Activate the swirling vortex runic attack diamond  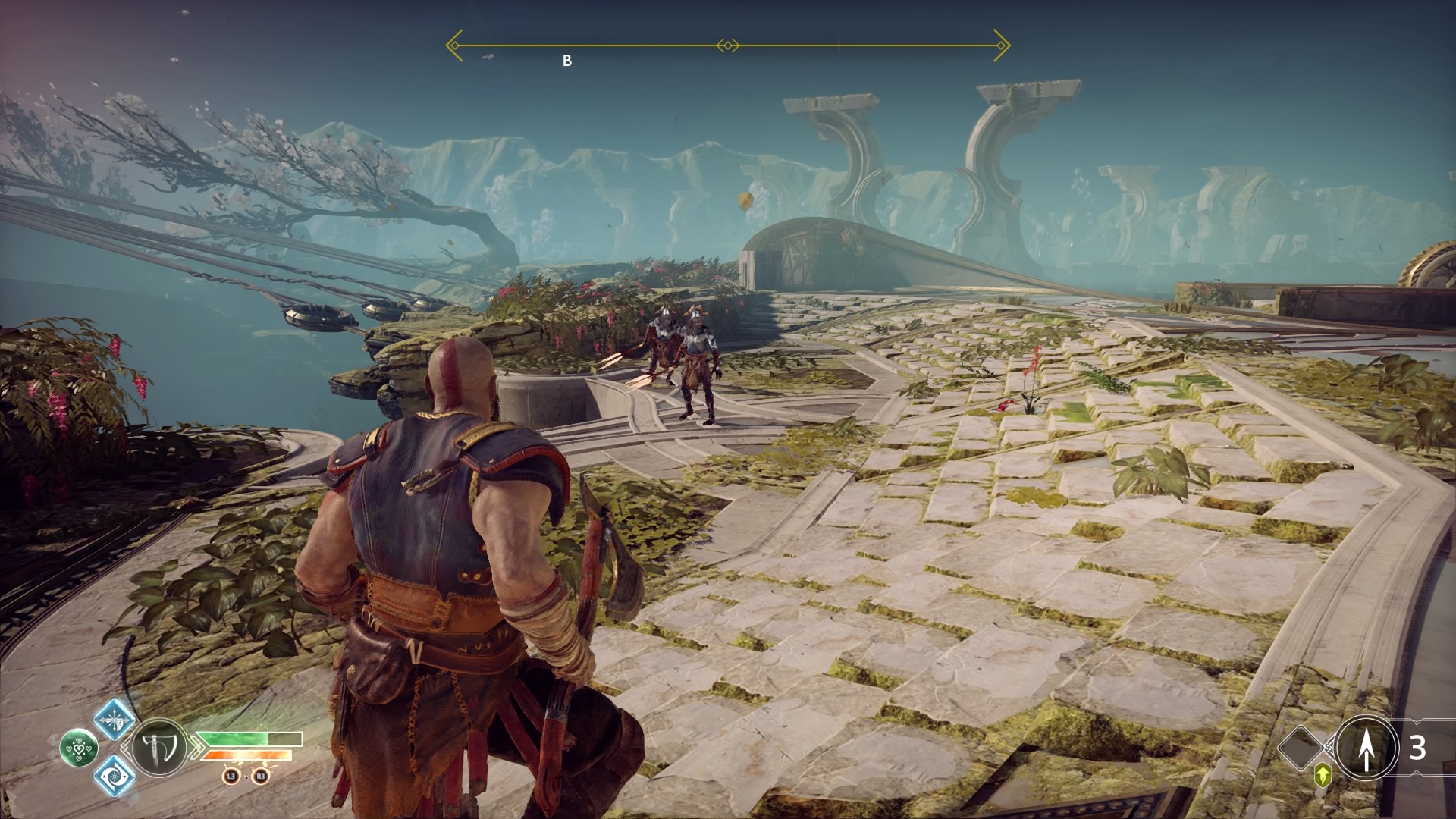pos(115,776)
